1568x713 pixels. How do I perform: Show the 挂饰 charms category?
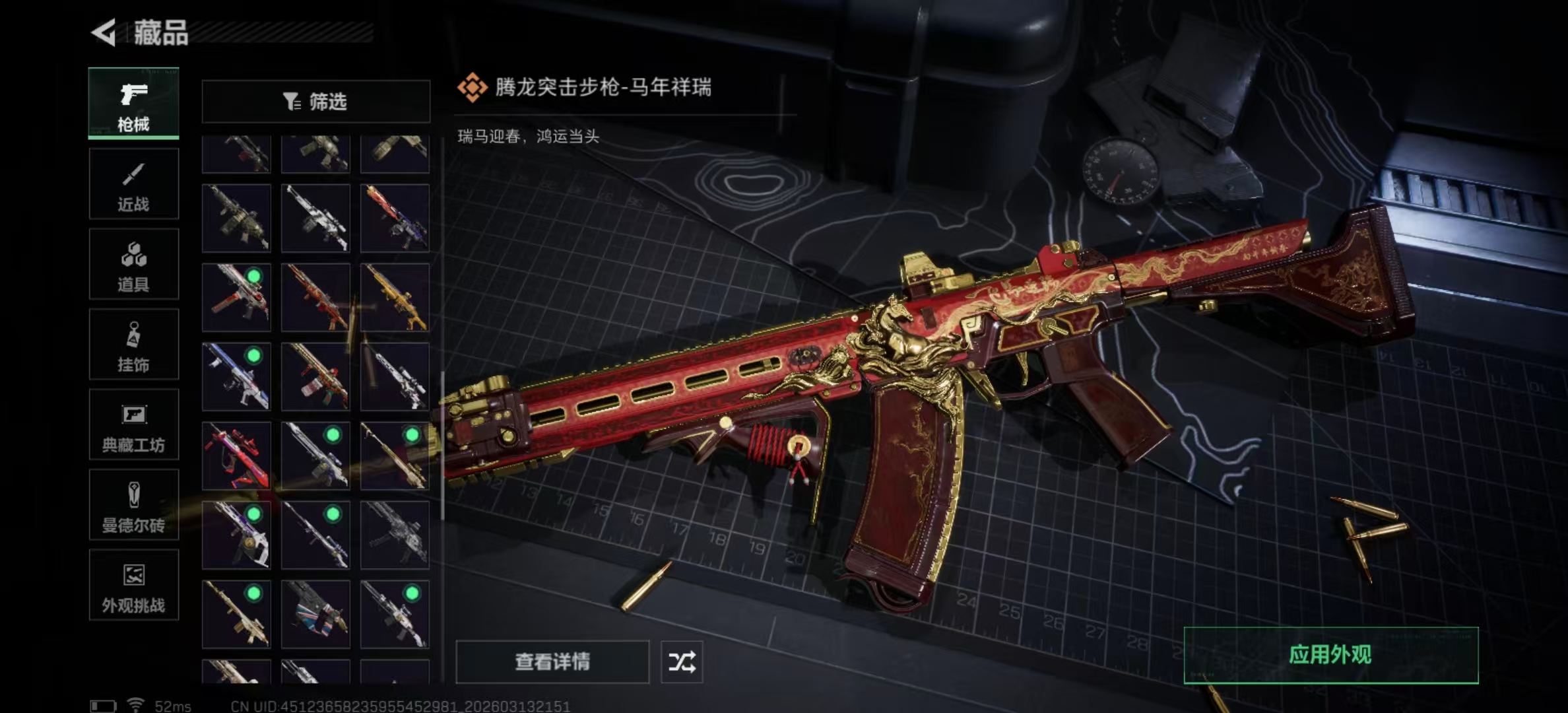coord(133,345)
